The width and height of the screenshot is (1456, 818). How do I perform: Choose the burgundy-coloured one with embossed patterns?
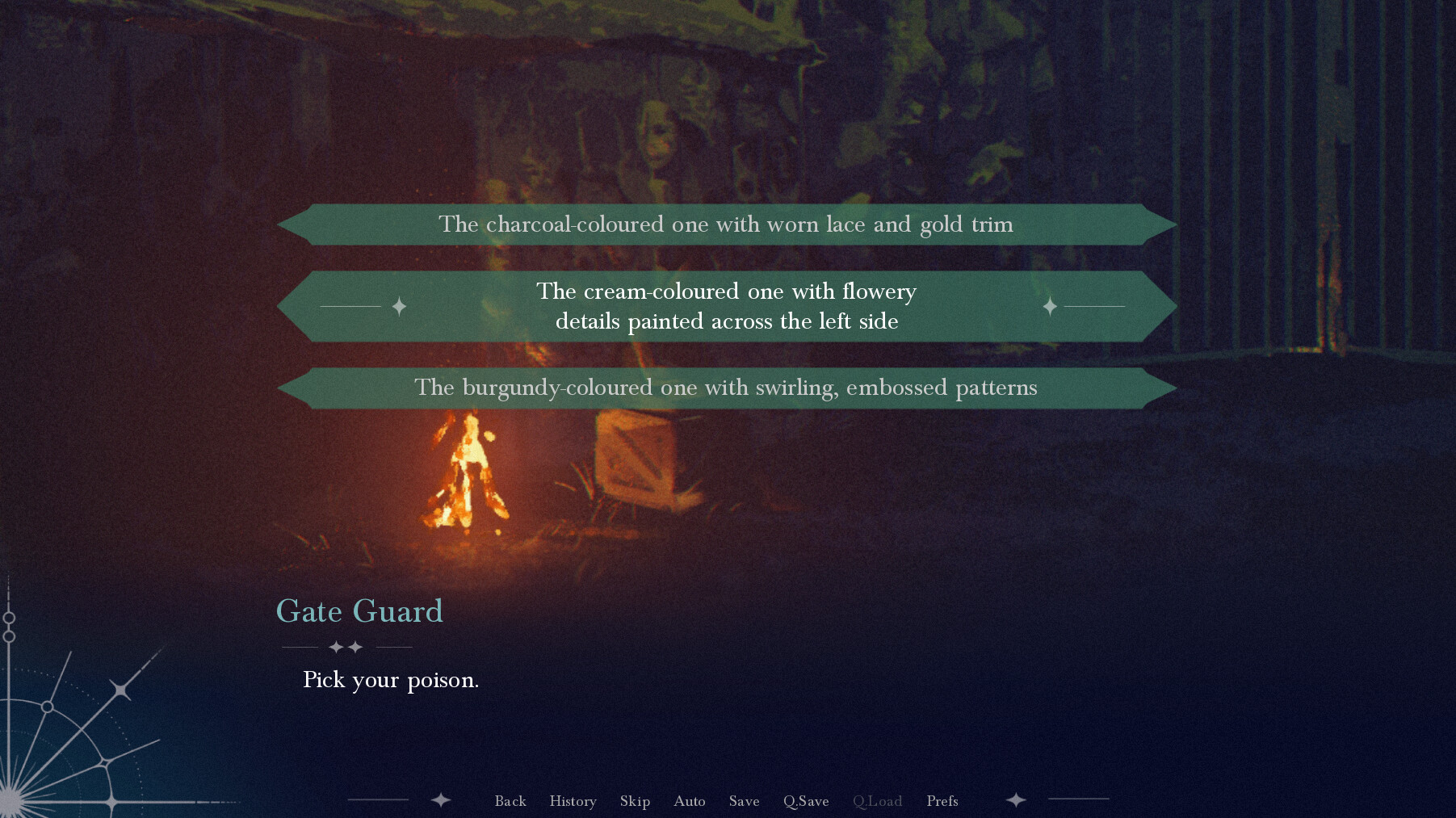point(726,388)
